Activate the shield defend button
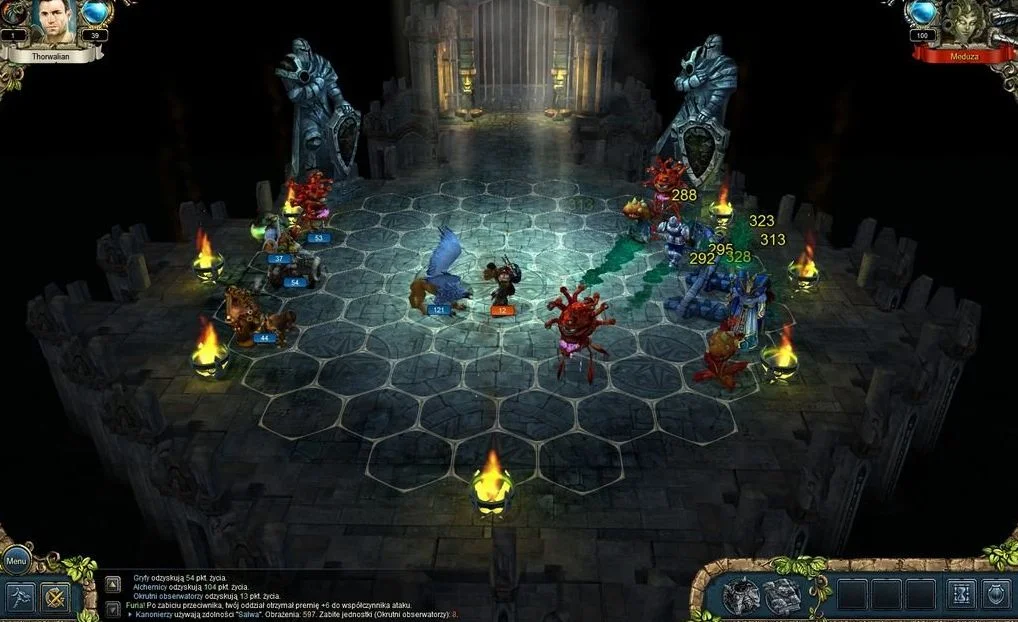This screenshot has height=622, width=1018. click(x=996, y=594)
